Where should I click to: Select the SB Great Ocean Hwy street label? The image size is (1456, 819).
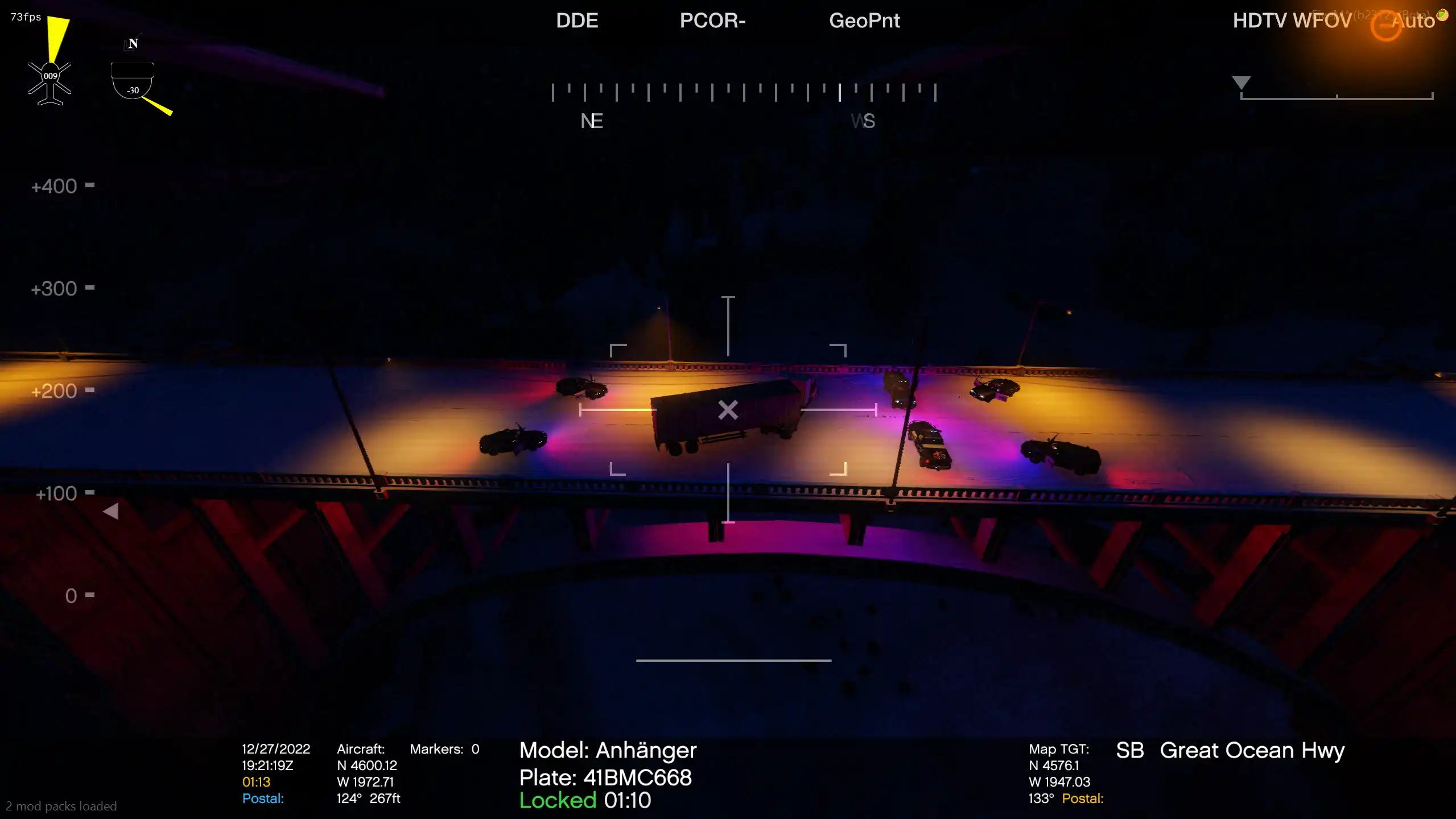(1232, 750)
